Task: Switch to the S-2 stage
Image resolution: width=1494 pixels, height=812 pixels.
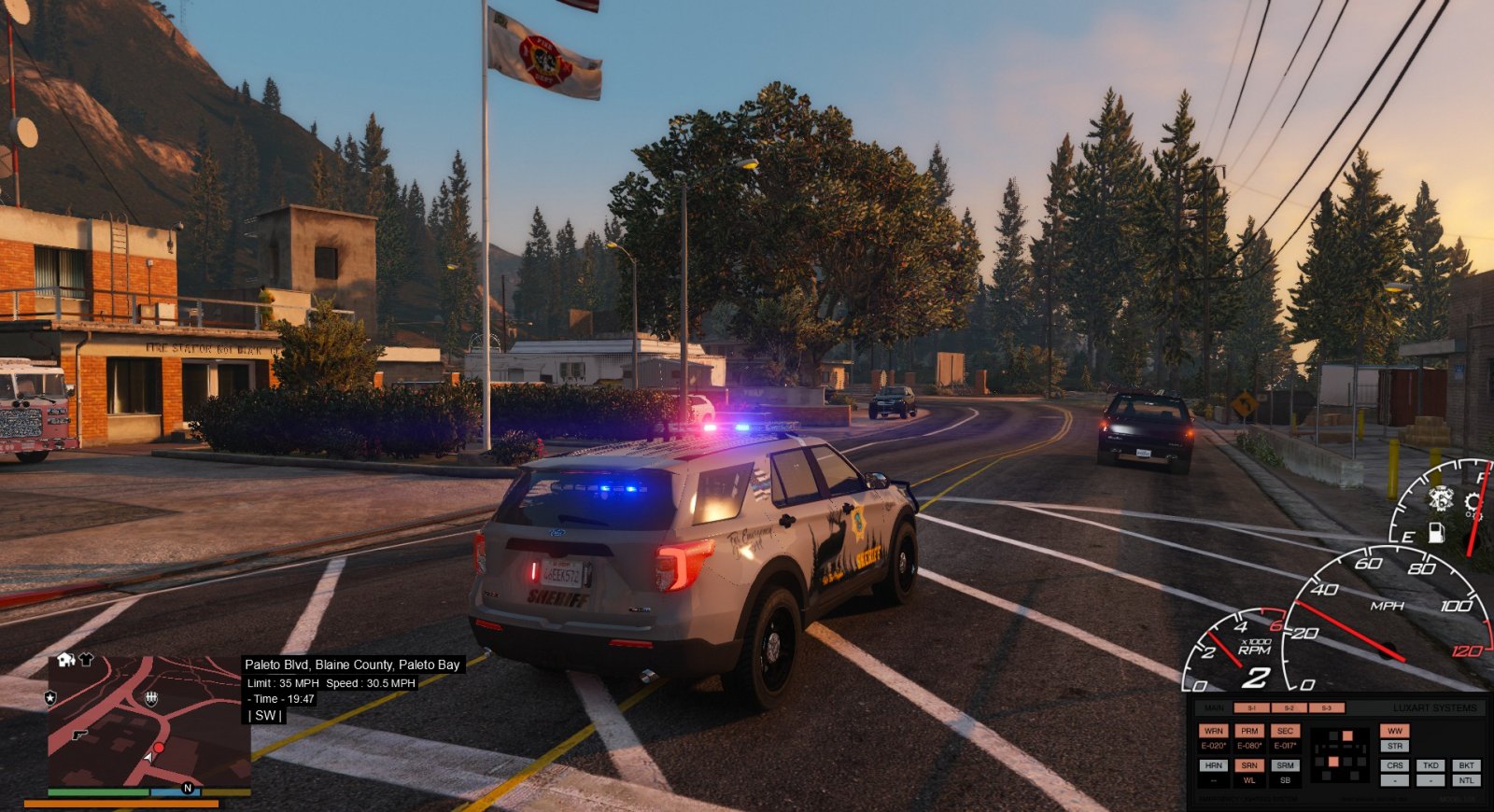Action: pyautogui.click(x=1289, y=708)
